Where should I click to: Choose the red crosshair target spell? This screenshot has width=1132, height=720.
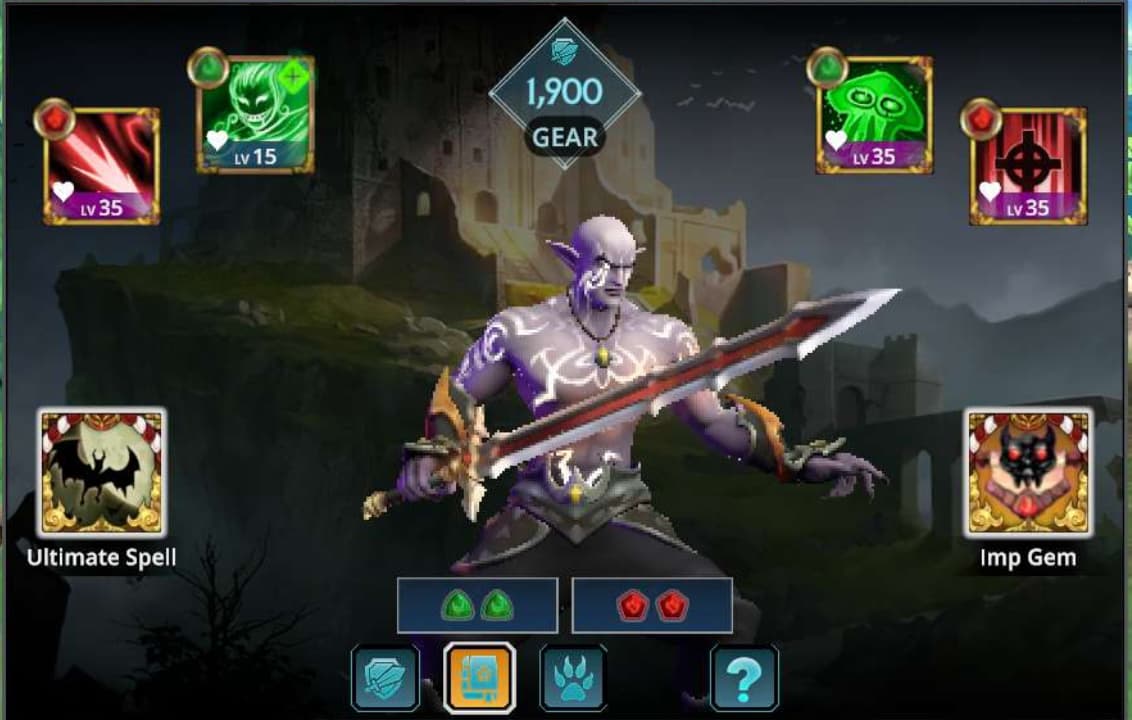click(1028, 165)
